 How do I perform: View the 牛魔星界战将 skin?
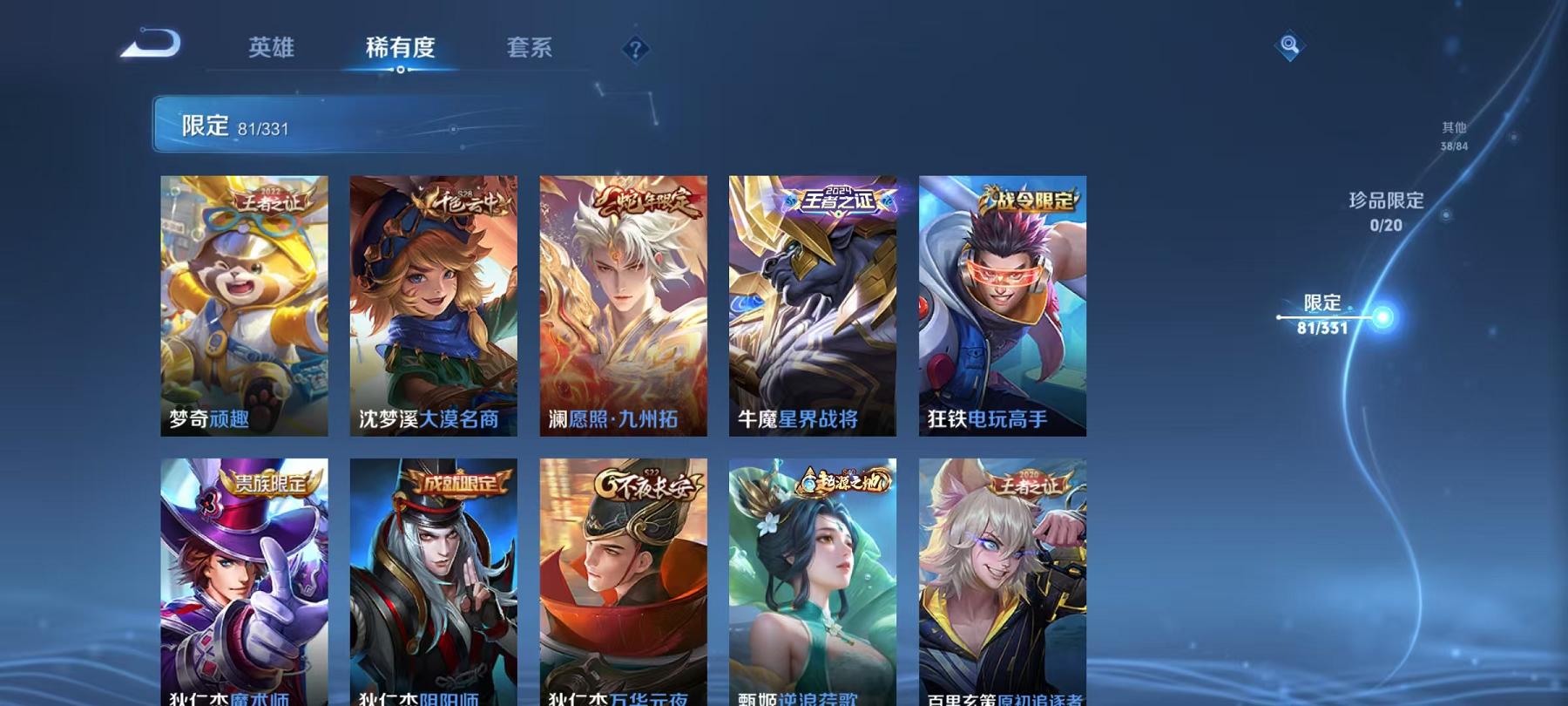[812, 305]
